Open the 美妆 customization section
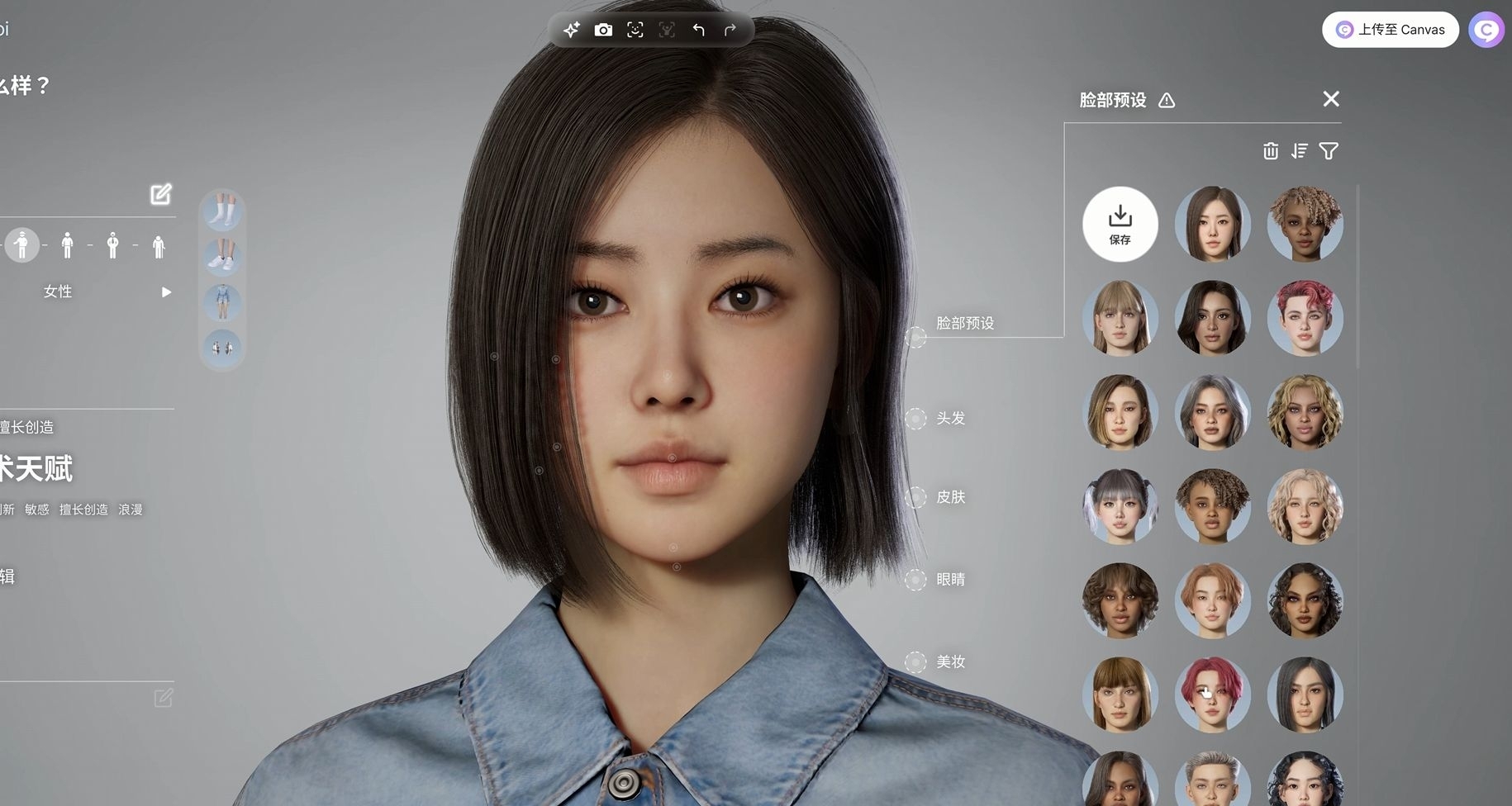1512x806 pixels. [950, 661]
